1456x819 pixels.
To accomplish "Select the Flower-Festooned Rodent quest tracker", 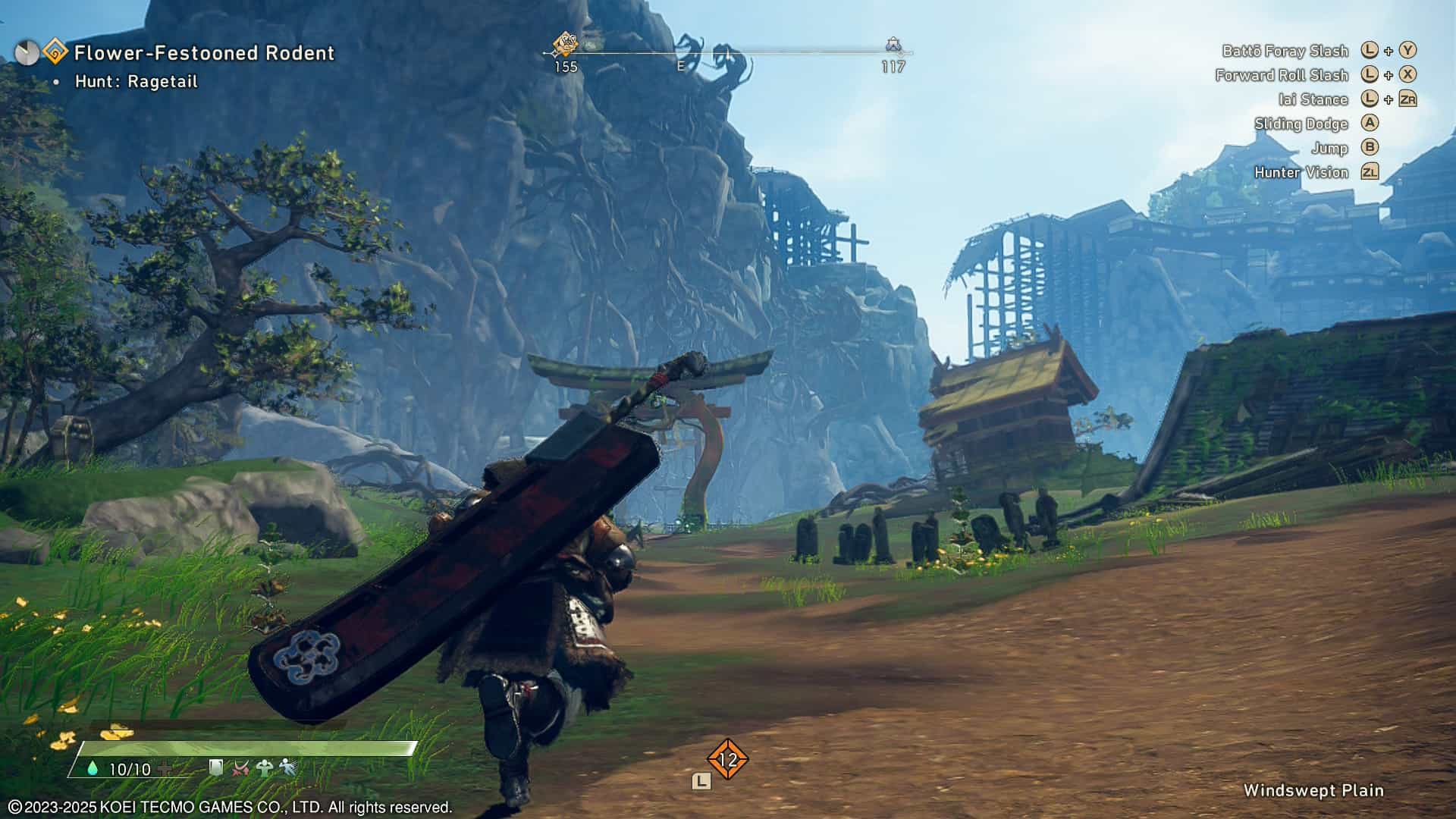I will click(204, 53).
